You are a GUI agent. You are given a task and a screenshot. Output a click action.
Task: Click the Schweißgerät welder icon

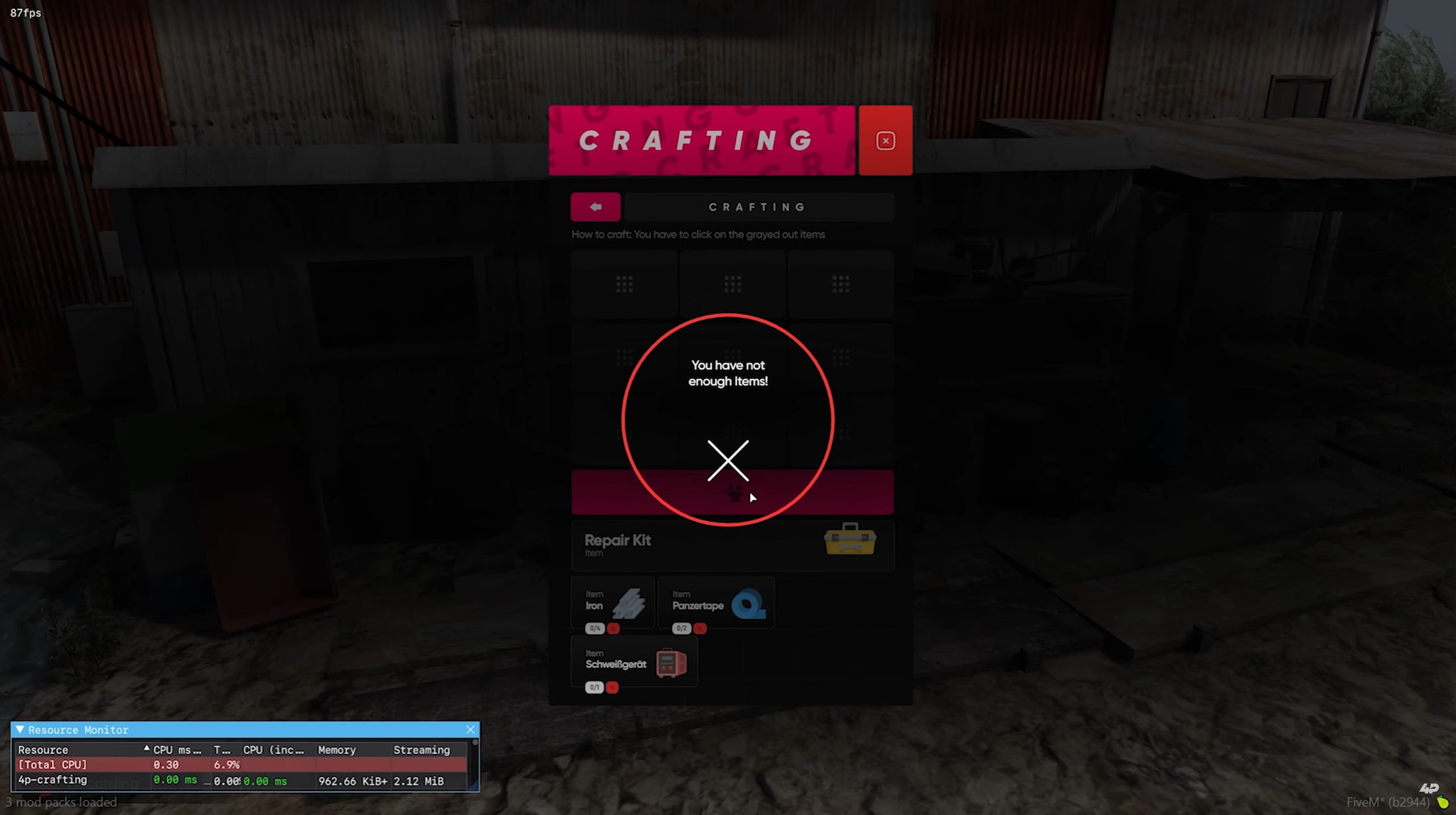point(672,662)
